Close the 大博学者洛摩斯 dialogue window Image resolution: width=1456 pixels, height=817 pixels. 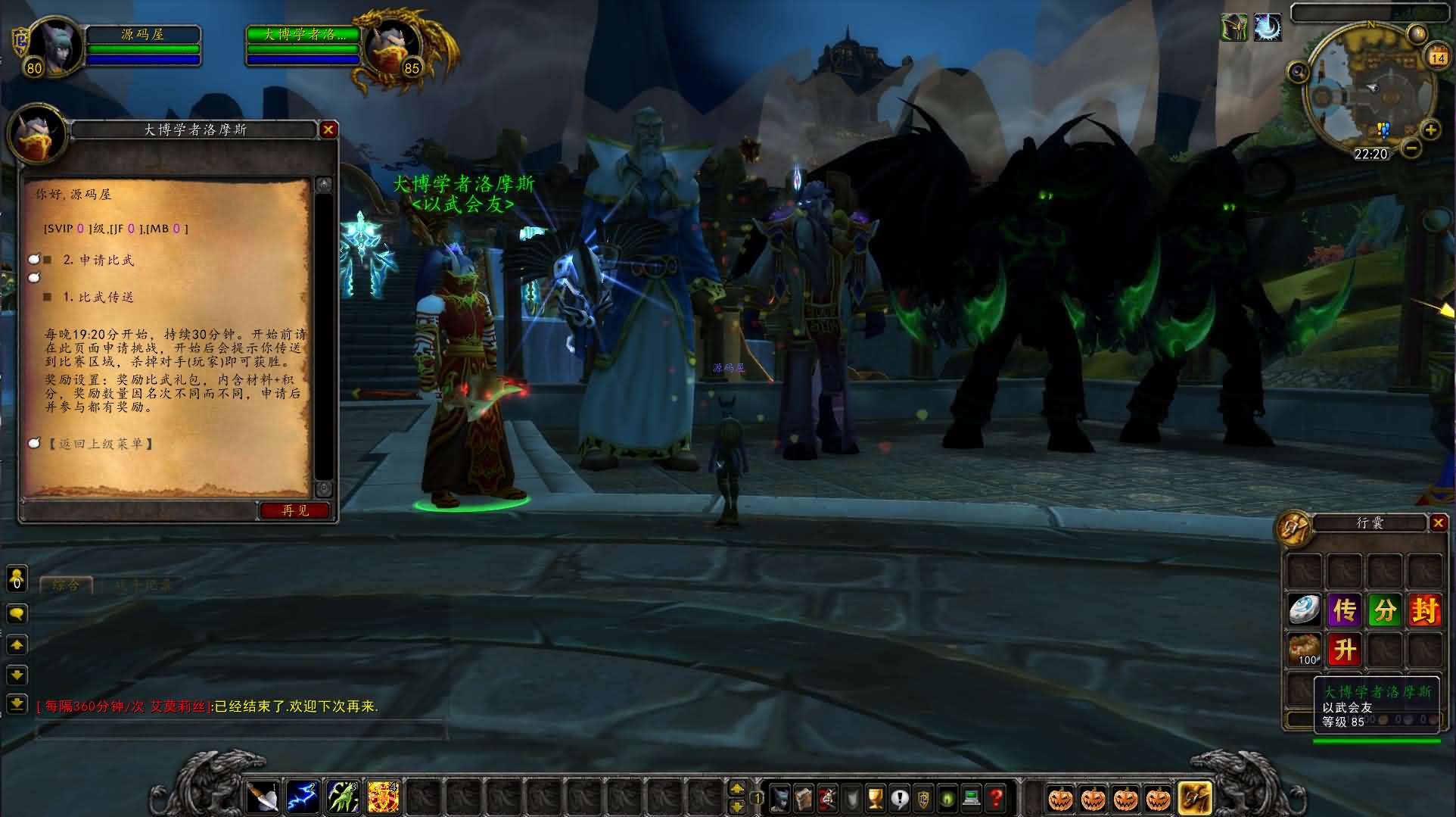coord(328,129)
